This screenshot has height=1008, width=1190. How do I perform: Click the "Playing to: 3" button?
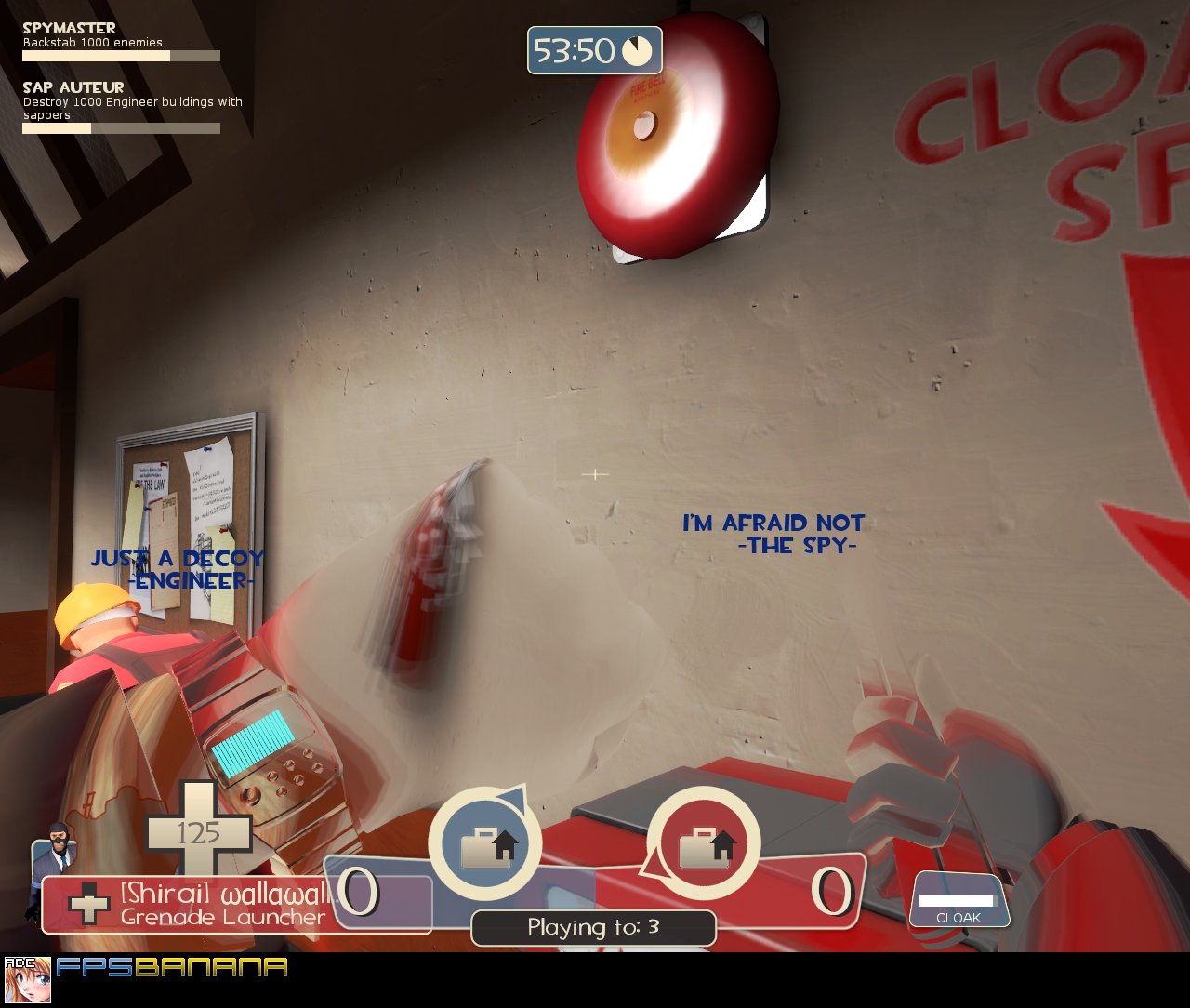pyautogui.click(x=593, y=927)
